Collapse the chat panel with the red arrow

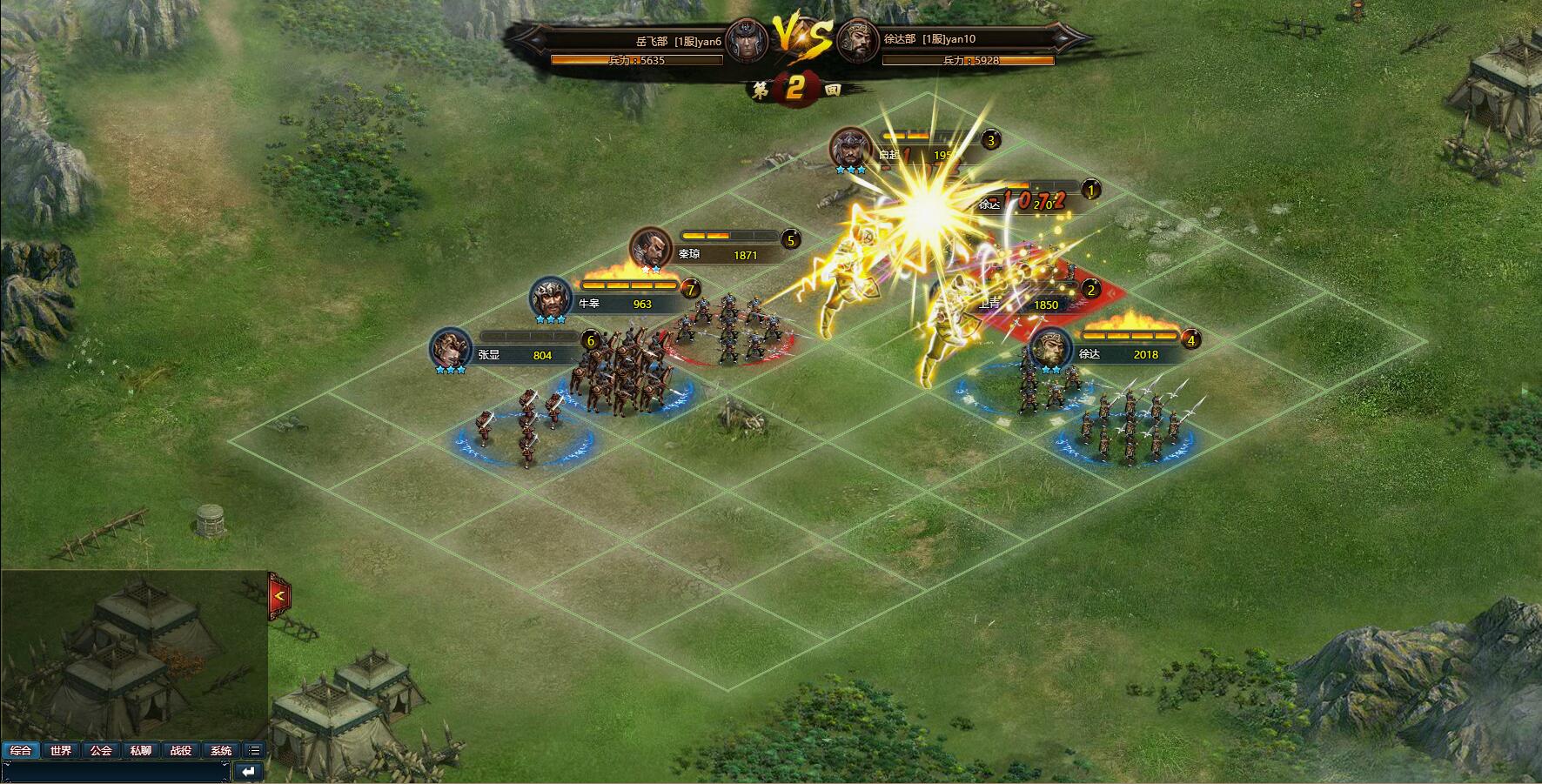(x=279, y=596)
